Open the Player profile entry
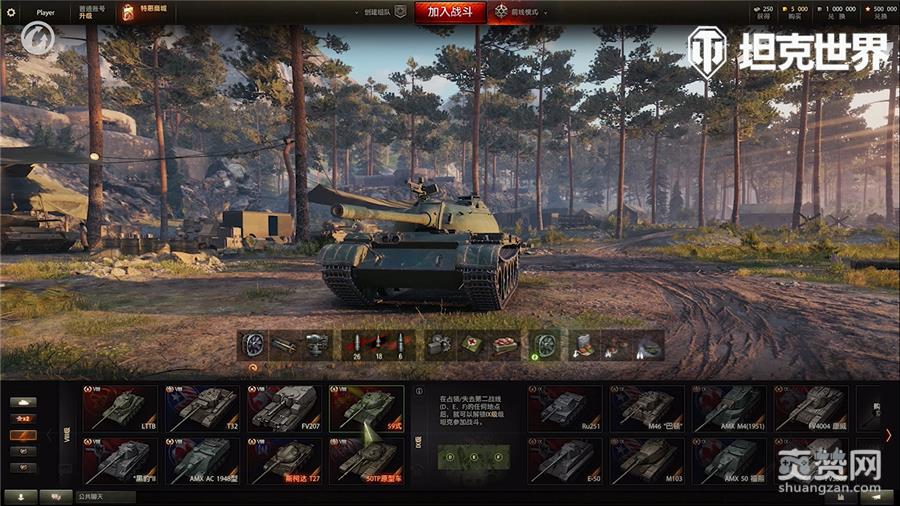 (x=45, y=13)
